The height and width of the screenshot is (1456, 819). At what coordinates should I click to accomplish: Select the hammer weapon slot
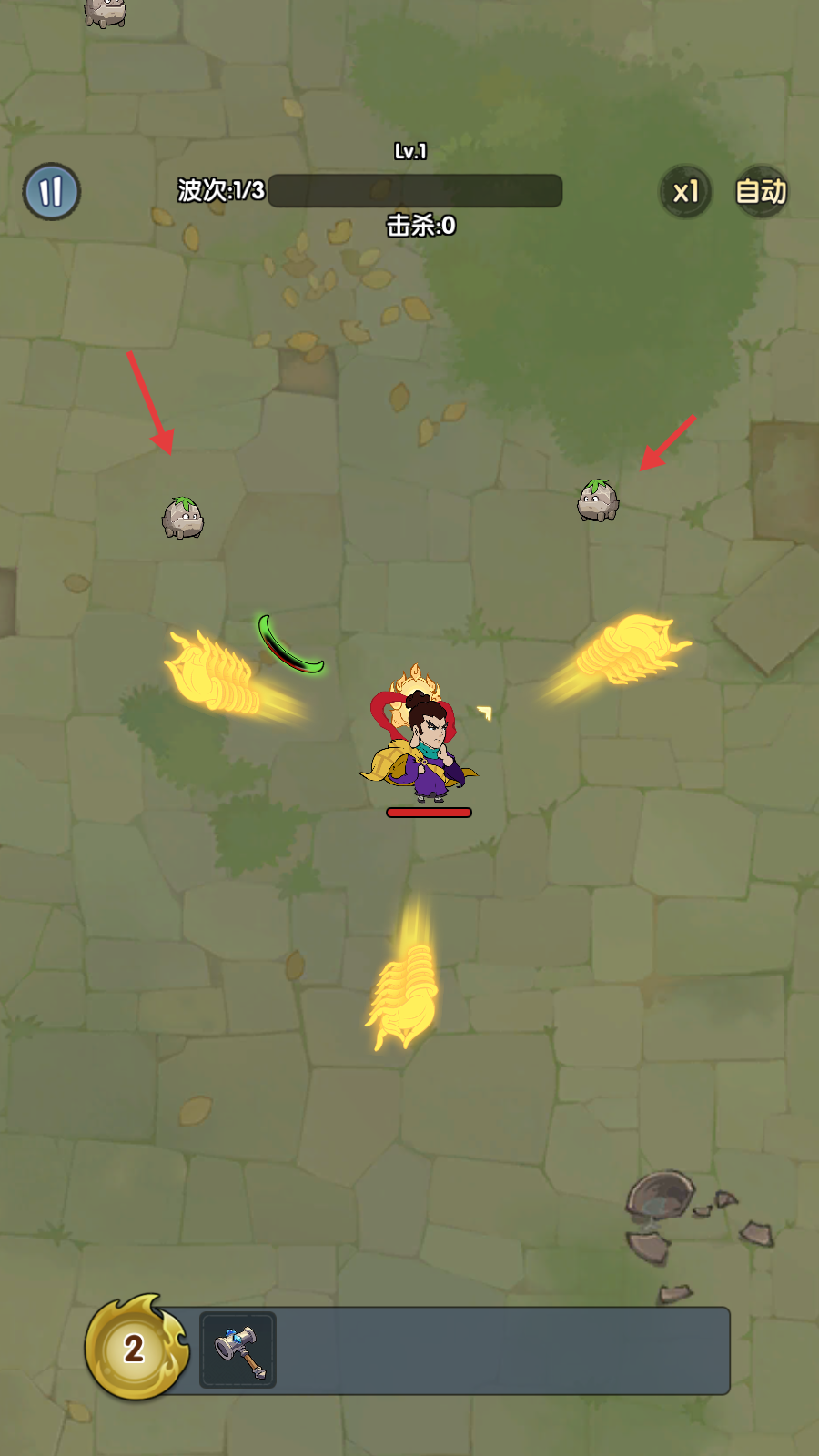coord(238,1350)
